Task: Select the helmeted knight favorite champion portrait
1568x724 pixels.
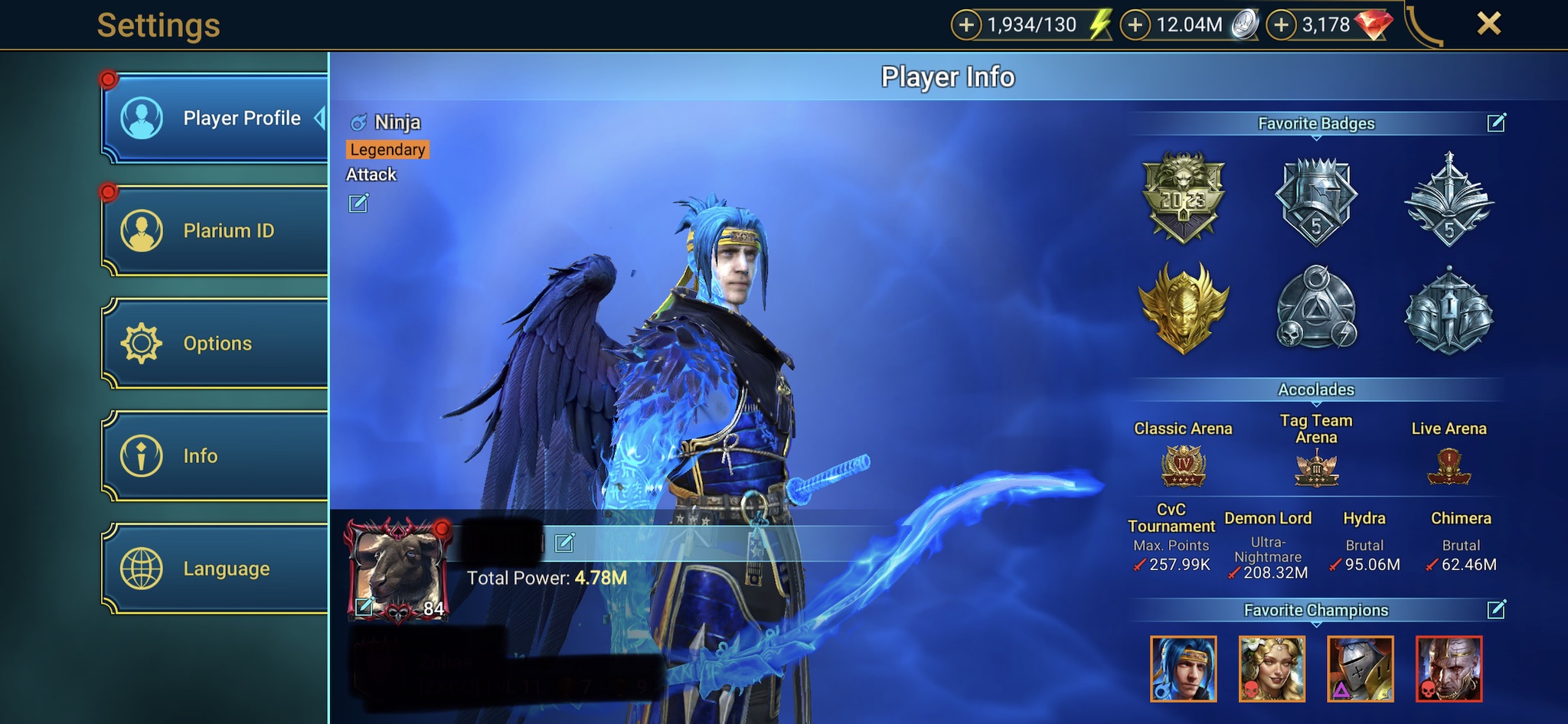Action: click(1361, 669)
